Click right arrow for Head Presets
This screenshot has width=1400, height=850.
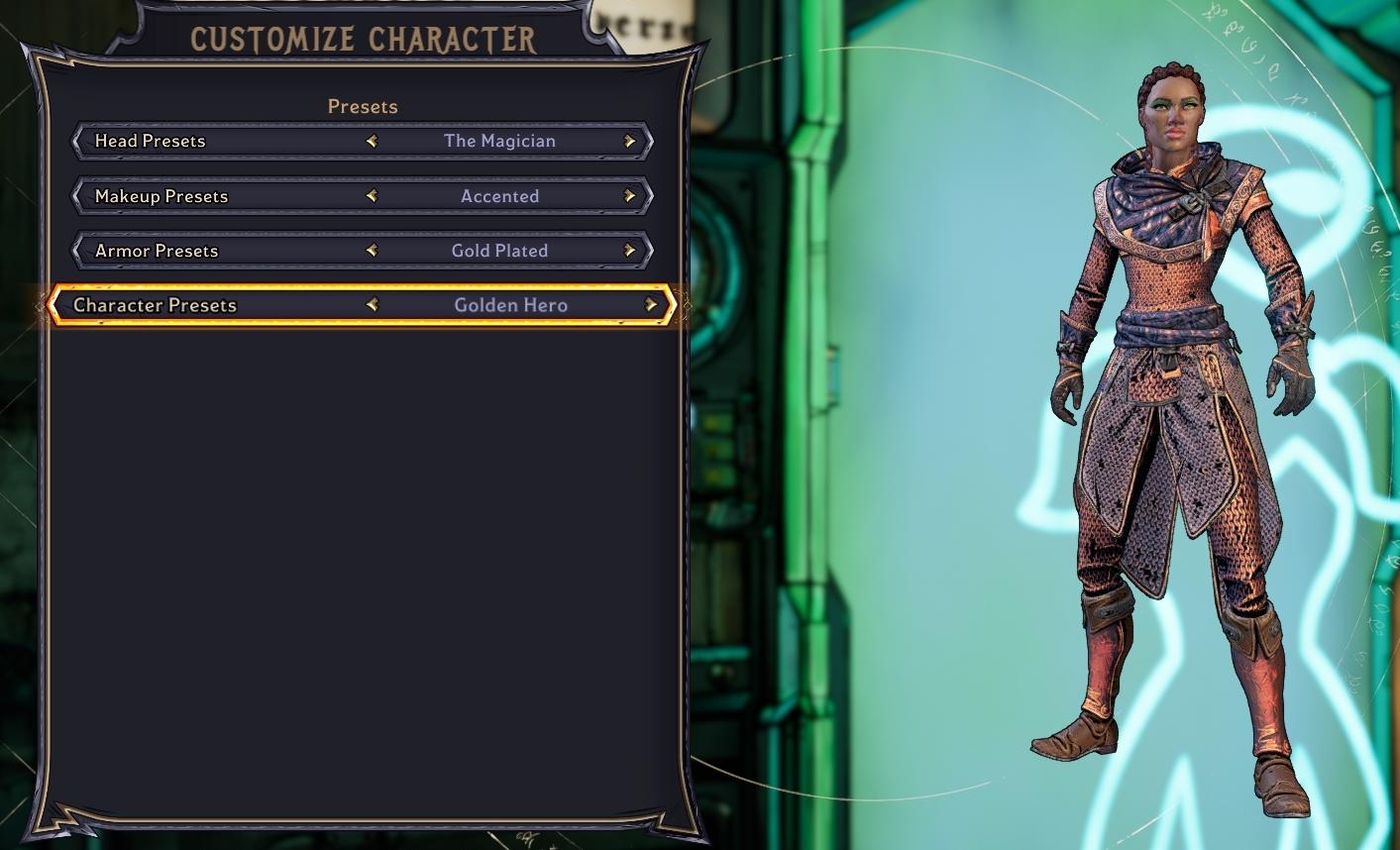[x=629, y=141]
